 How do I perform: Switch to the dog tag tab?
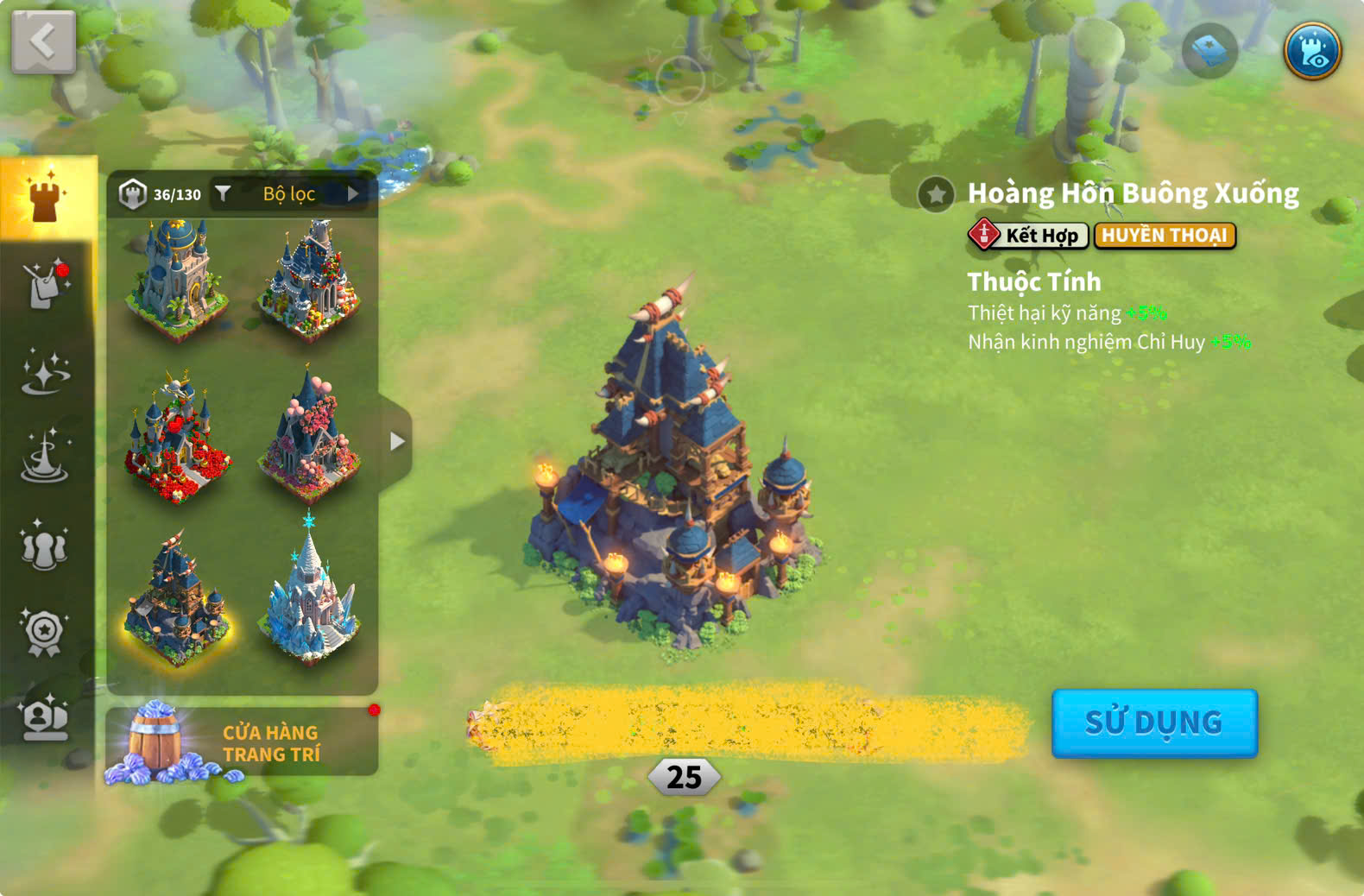point(45,284)
